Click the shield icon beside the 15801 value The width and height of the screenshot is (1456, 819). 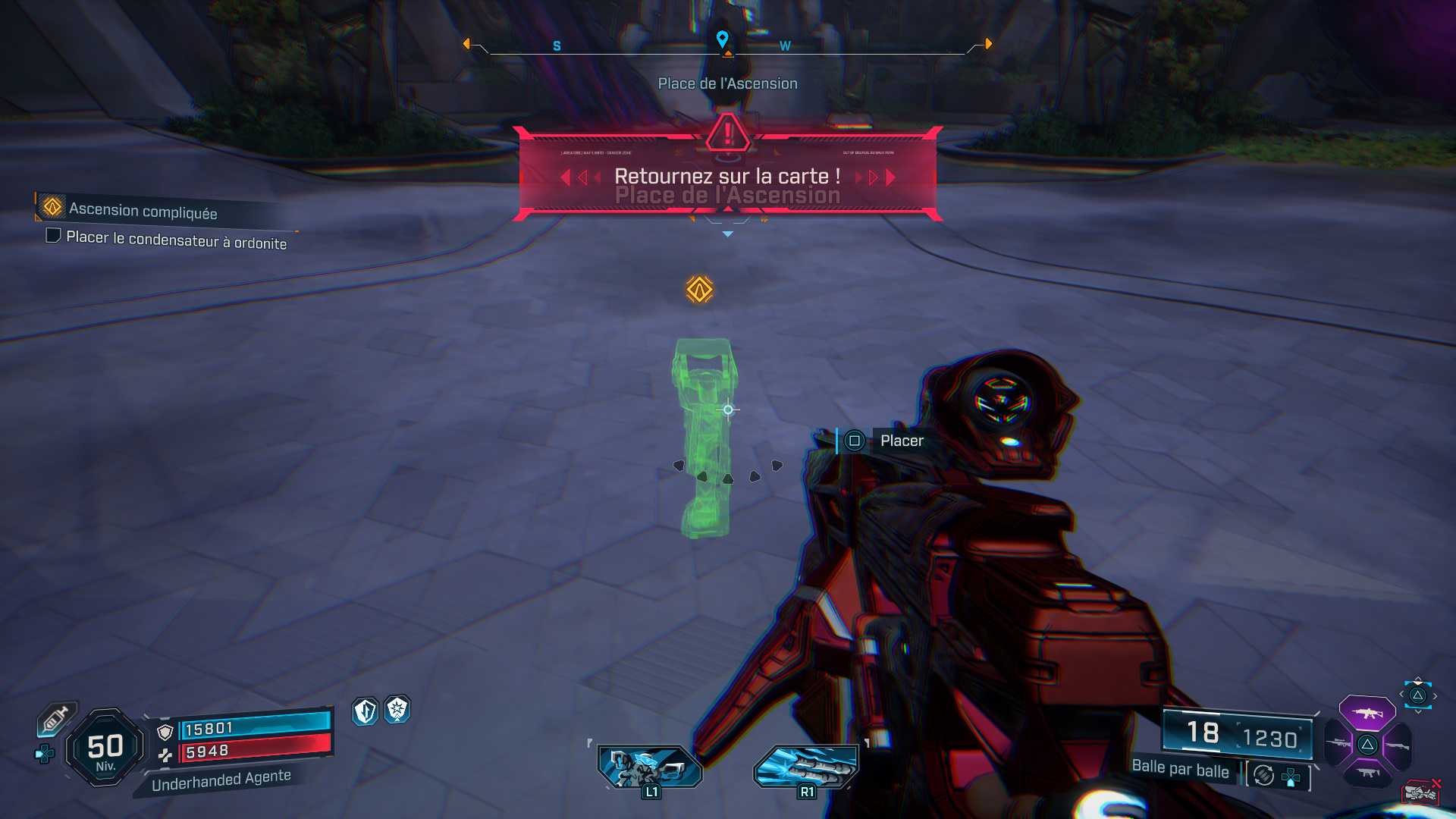(165, 733)
